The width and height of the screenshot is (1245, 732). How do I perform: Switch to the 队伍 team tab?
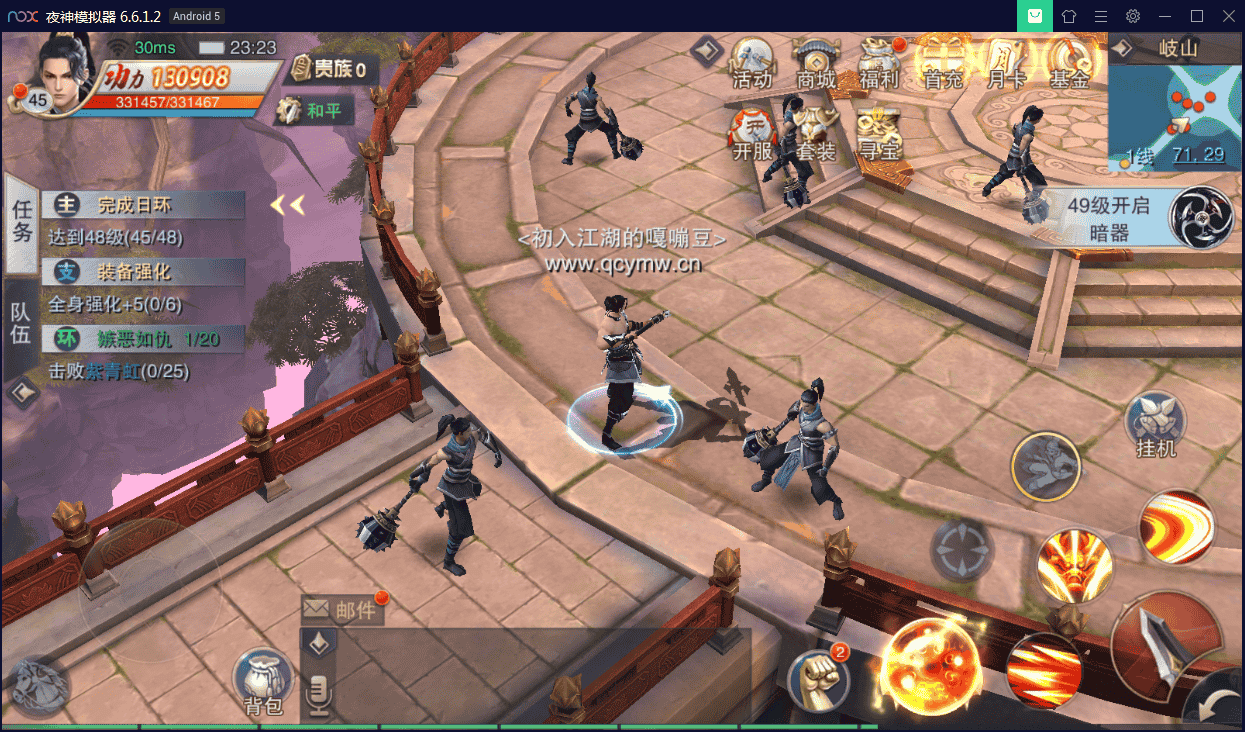click(20, 322)
